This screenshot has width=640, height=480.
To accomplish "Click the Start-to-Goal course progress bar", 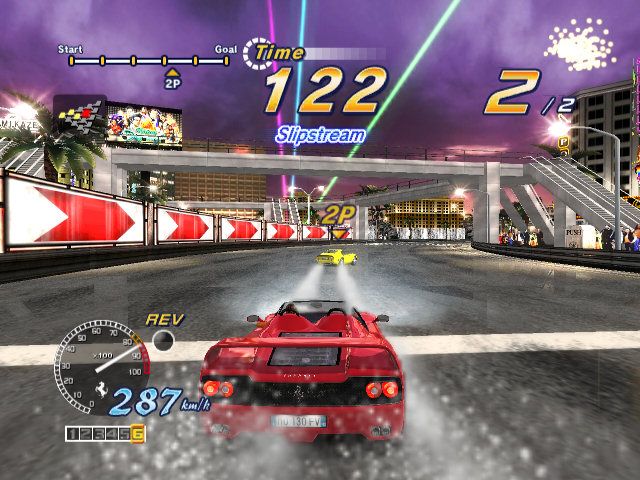I will (x=149, y=61).
